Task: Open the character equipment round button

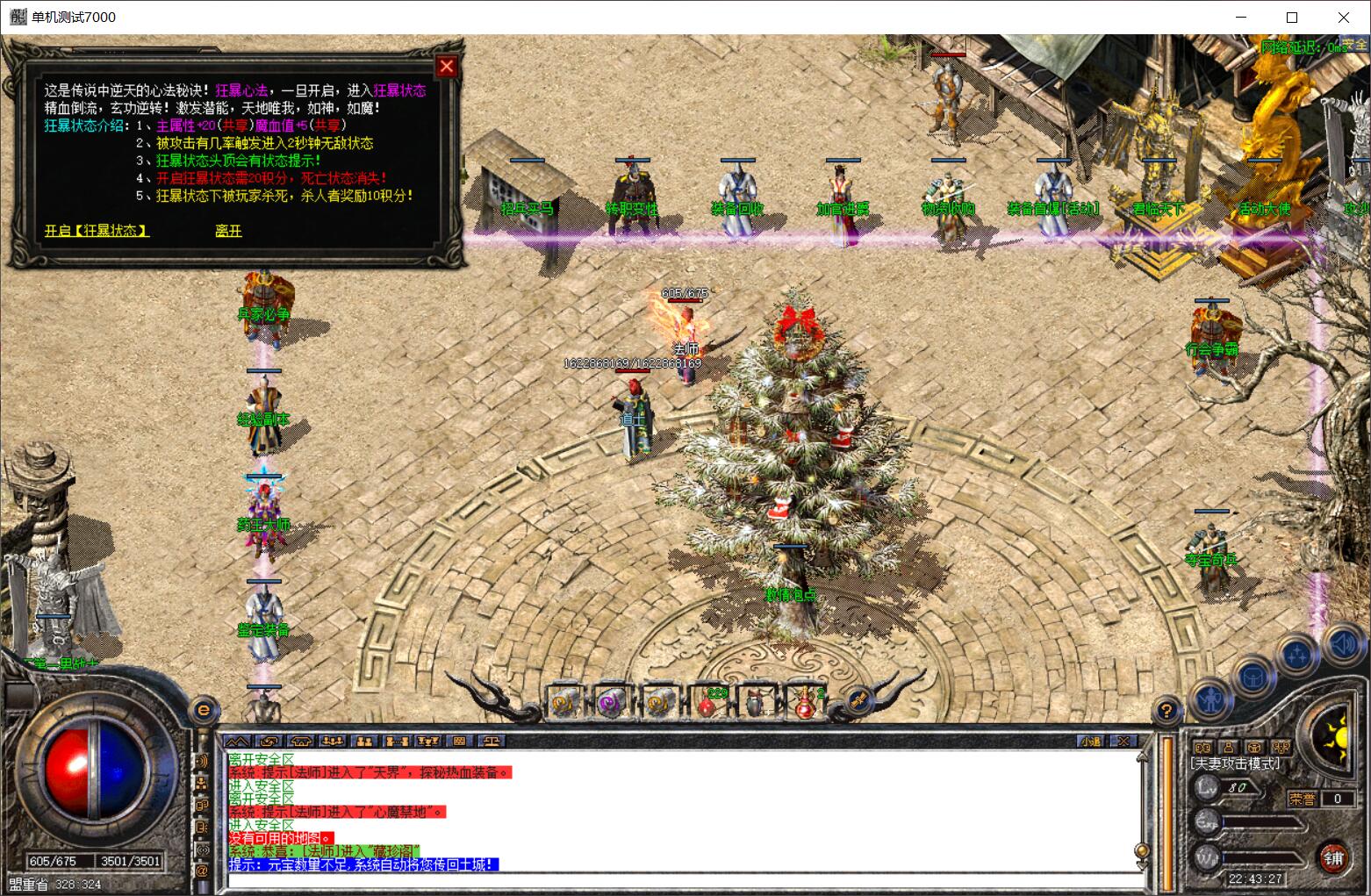Action: click(1212, 701)
